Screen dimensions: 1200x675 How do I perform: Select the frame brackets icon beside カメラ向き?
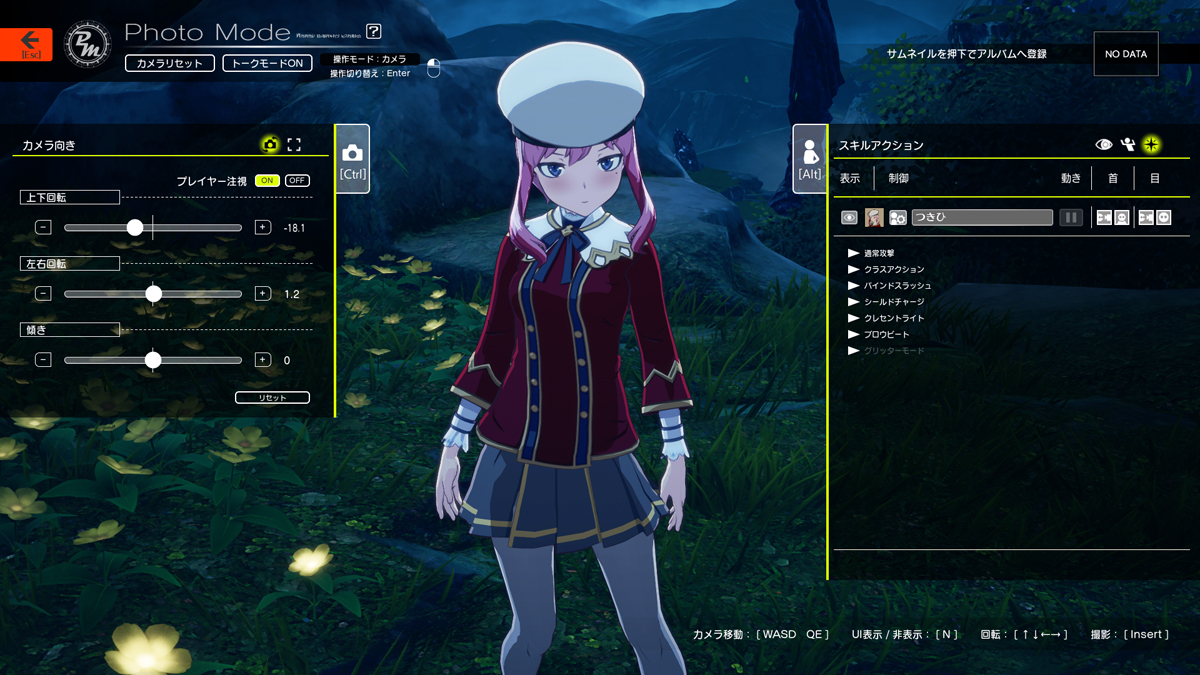(294, 145)
